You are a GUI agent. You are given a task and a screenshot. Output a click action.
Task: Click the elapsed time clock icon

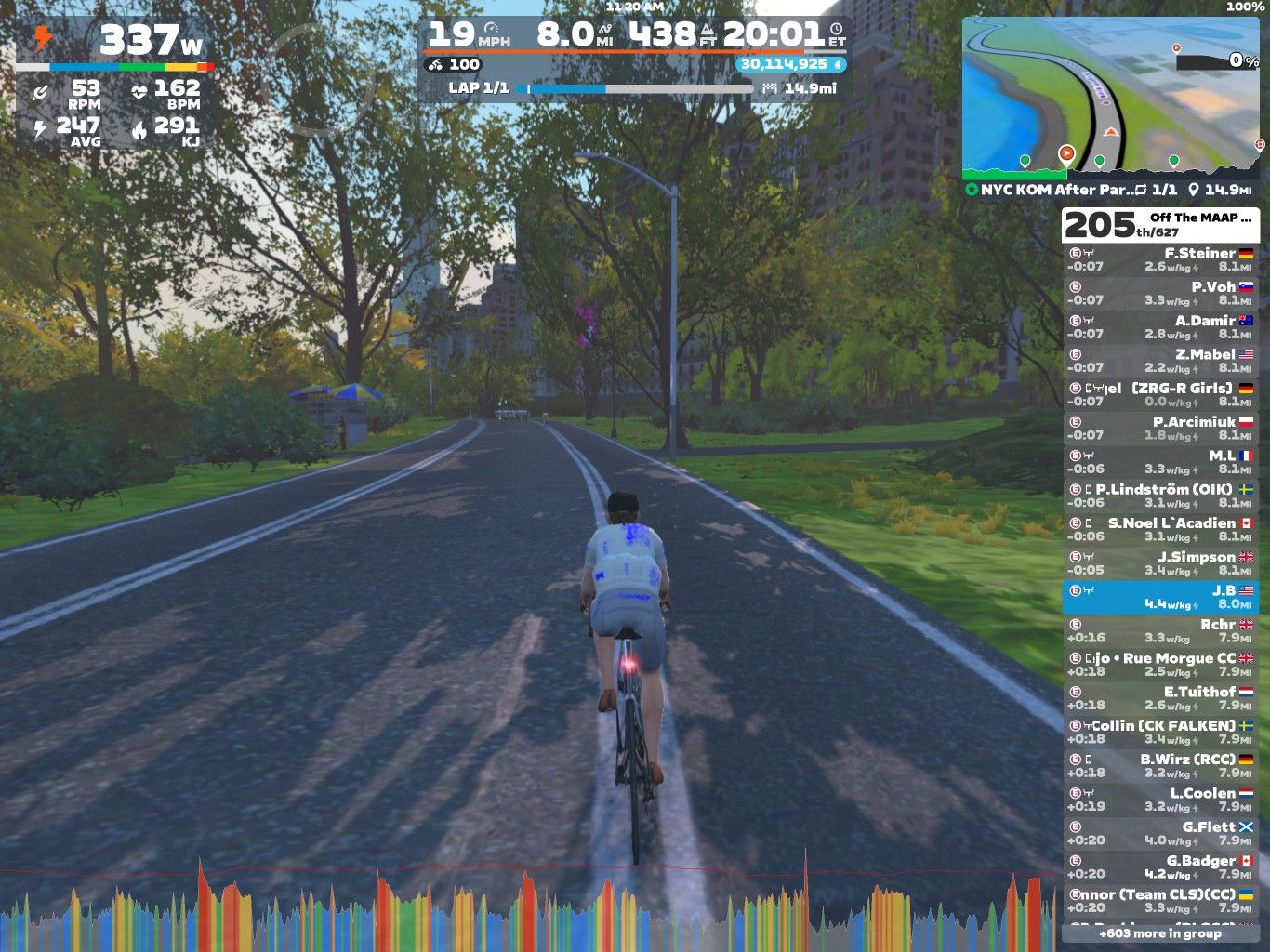pos(834,28)
